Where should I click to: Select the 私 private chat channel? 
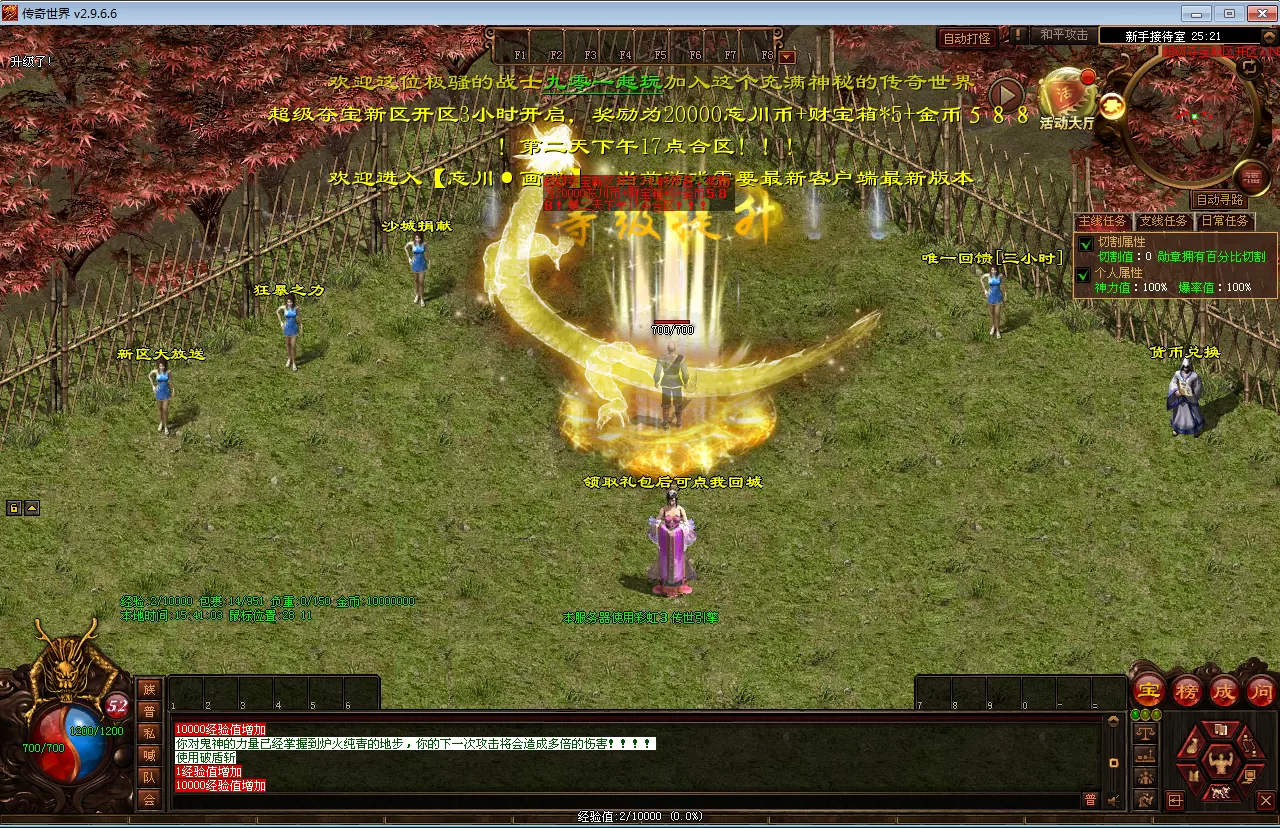[149, 732]
